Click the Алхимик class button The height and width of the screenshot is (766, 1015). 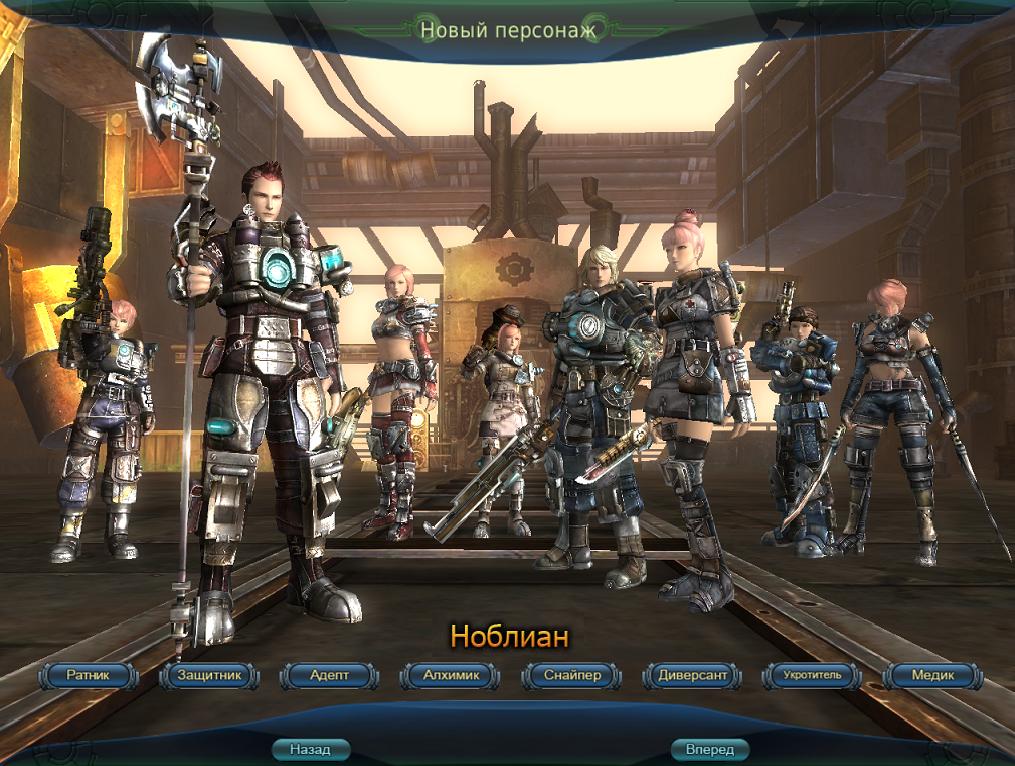click(x=450, y=676)
